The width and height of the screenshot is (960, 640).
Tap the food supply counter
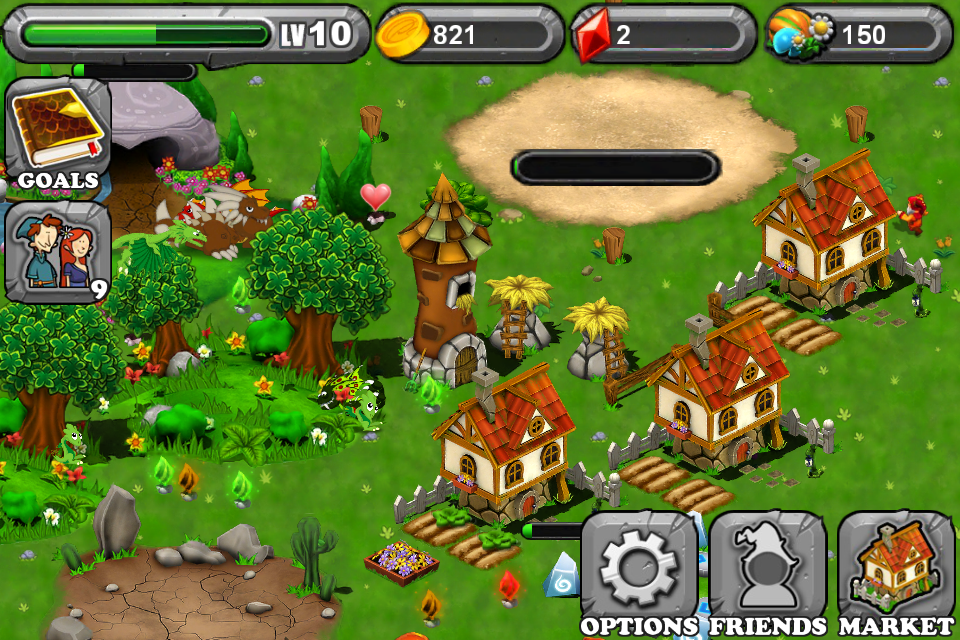pyautogui.click(x=859, y=35)
